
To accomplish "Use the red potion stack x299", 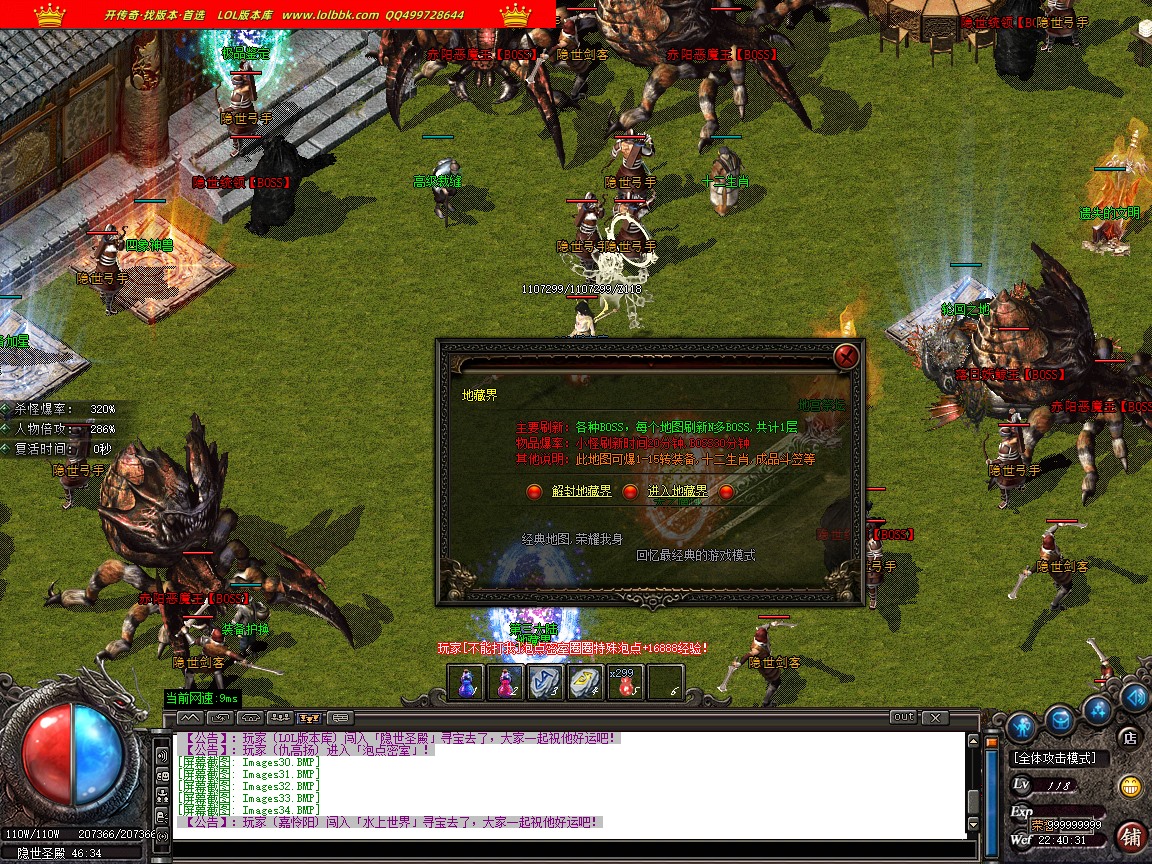I will pyautogui.click(x=625, y=682).
